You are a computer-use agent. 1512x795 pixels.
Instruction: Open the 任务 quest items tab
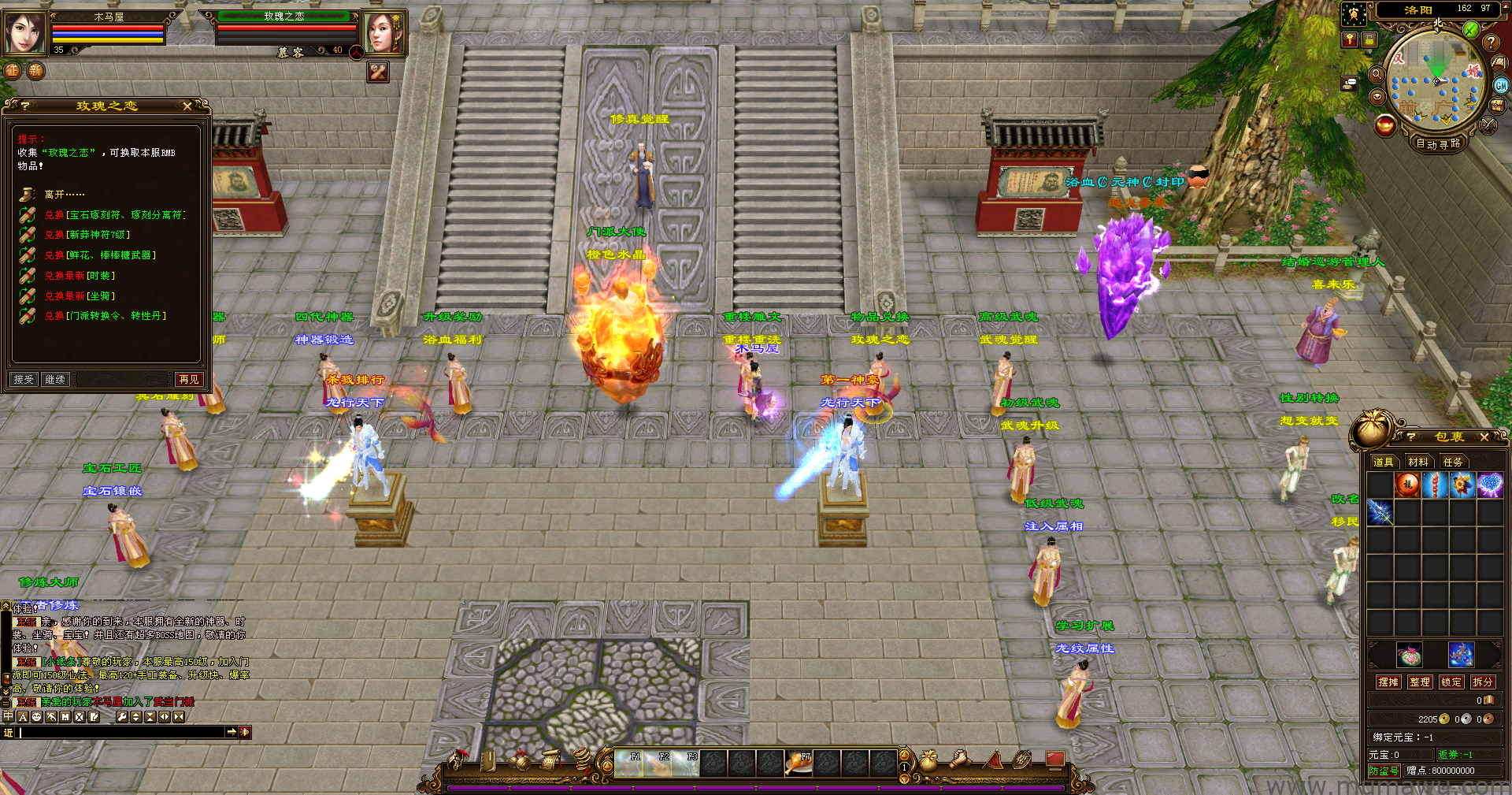(x=1453, y=462)
